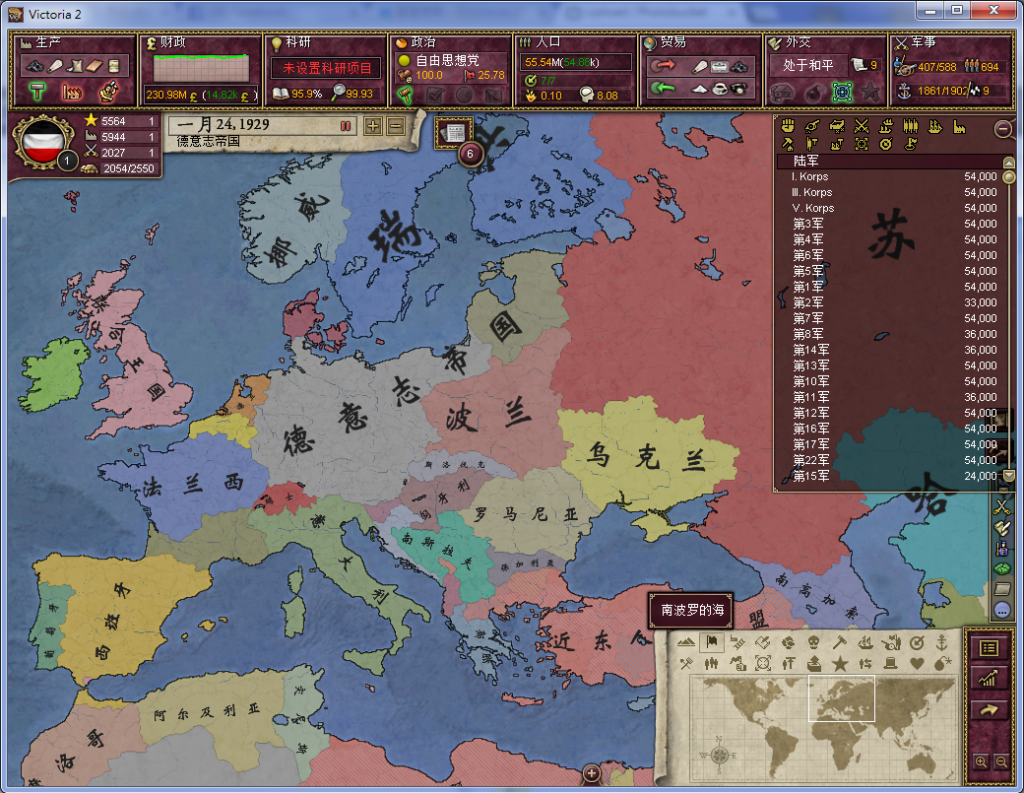
Task: Click the German Empire flag shield
Action: click(x=41, y=143)
